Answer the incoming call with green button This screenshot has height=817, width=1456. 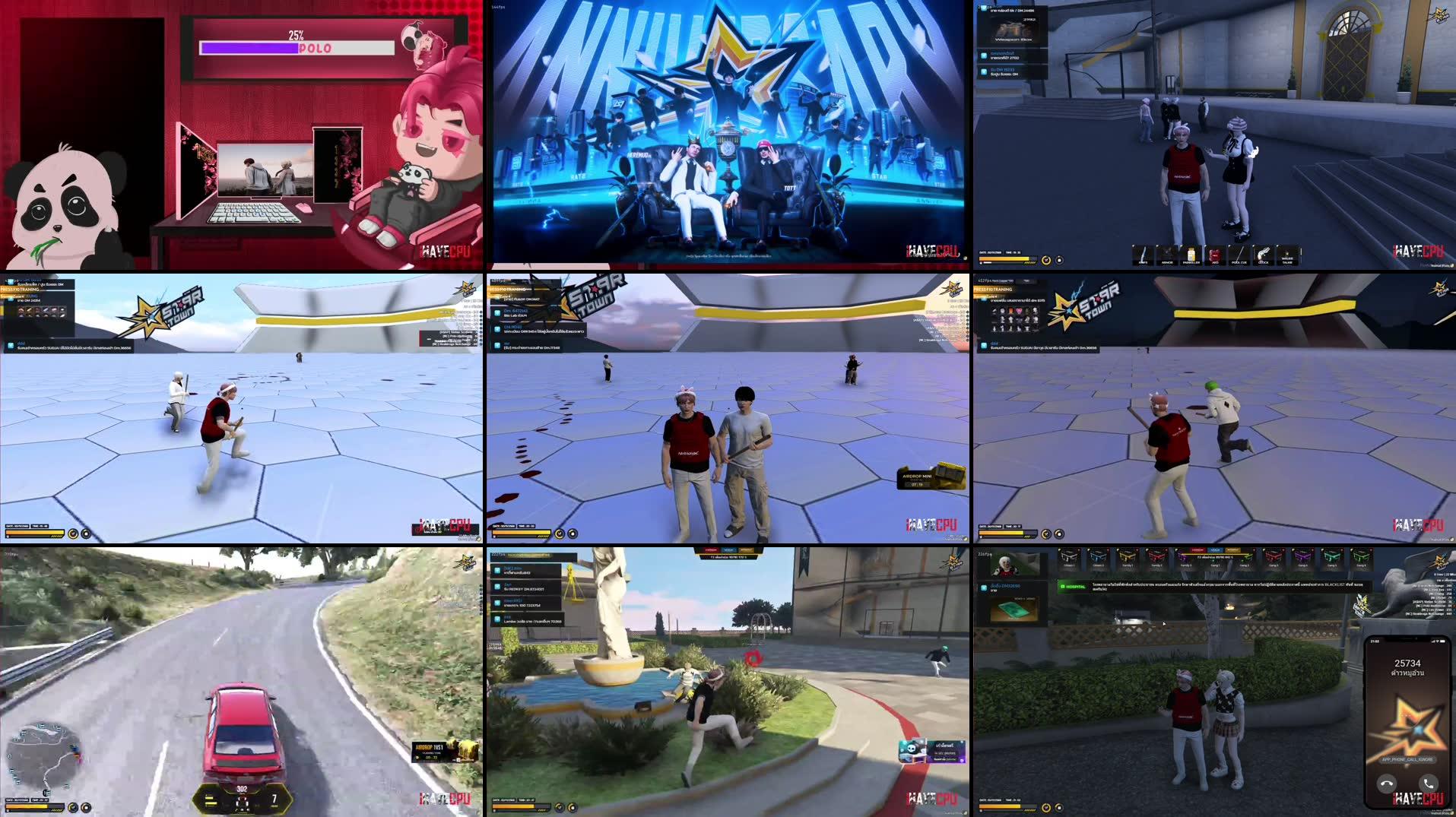pyautogui.click(x=1429, y=784)
